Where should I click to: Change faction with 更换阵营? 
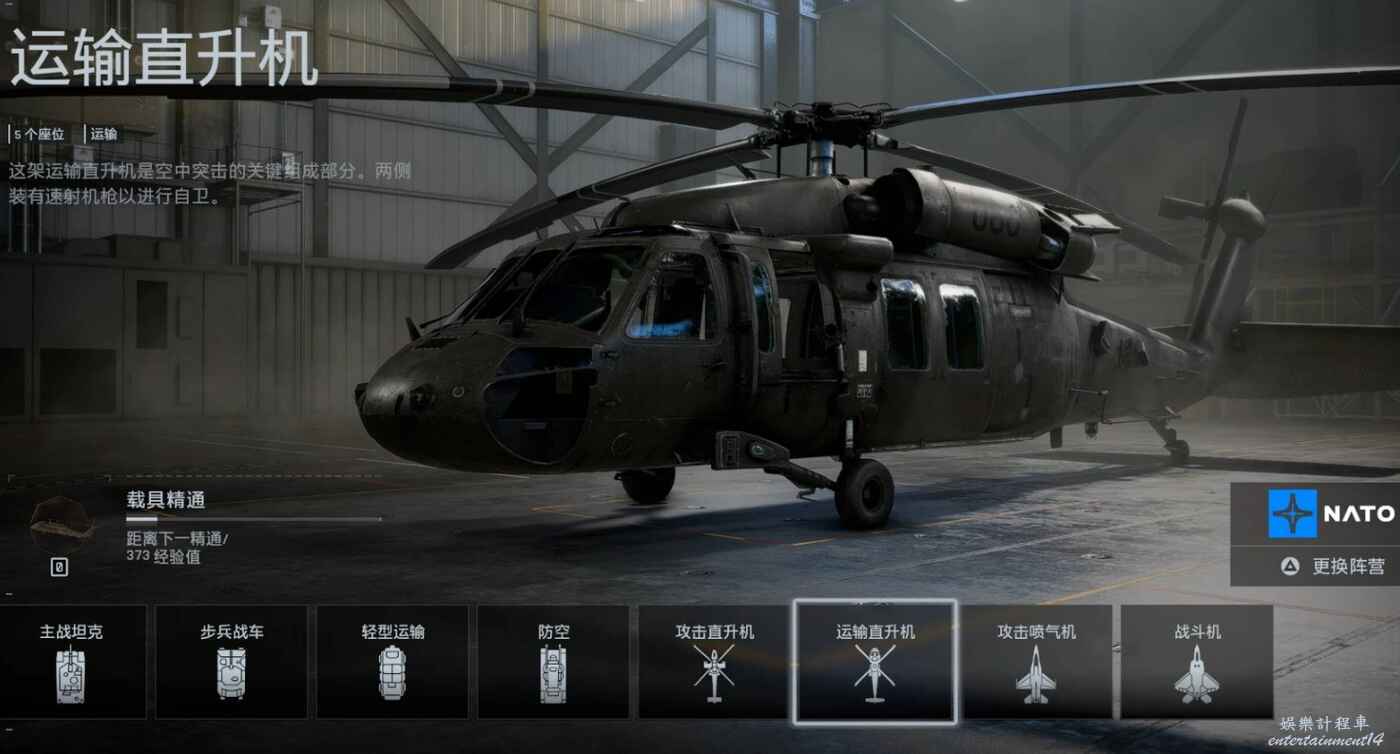1336,566
